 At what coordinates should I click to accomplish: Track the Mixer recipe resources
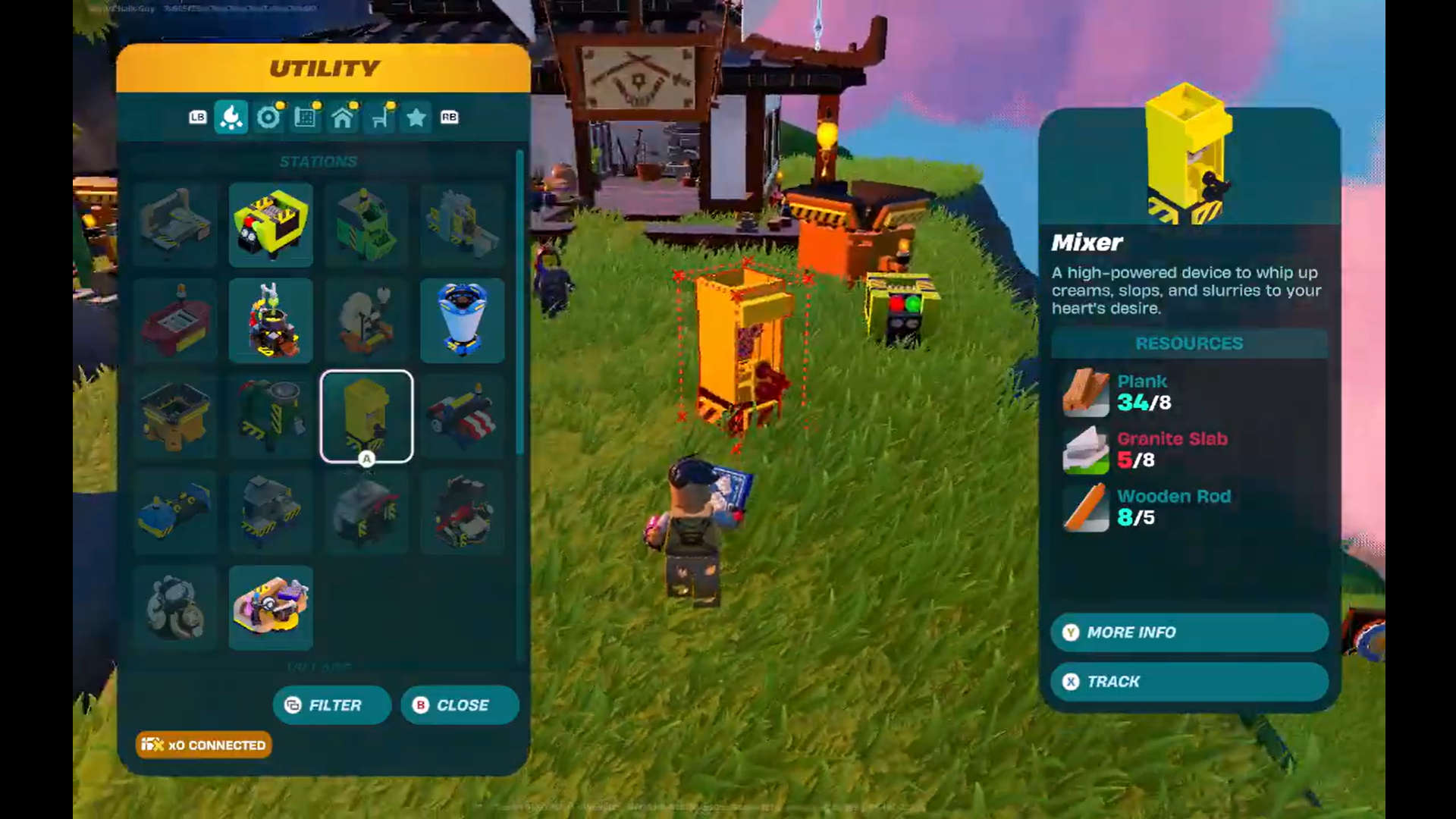[1189, 682]
